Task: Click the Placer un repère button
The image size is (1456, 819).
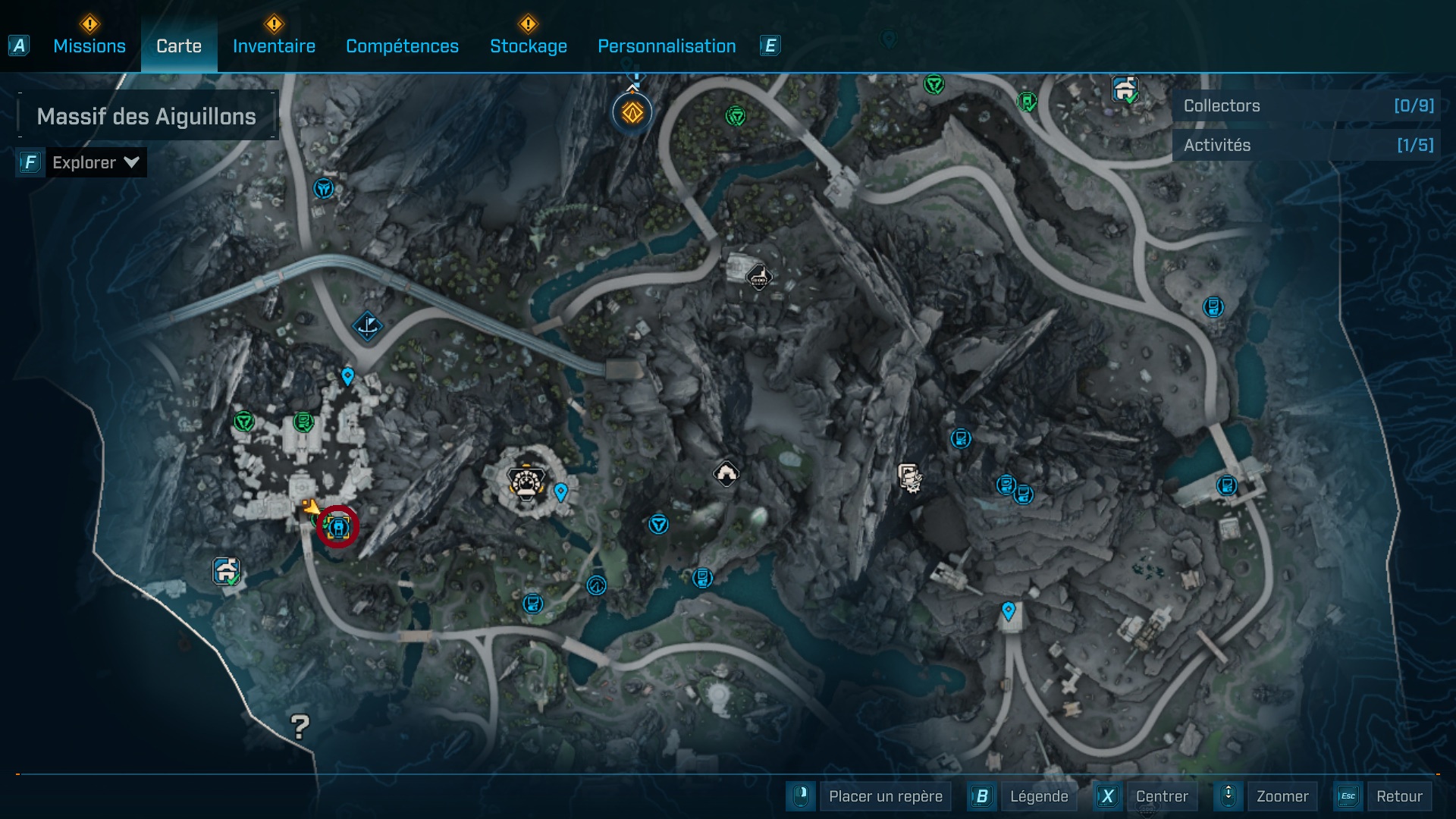Action: coord(885,796)
